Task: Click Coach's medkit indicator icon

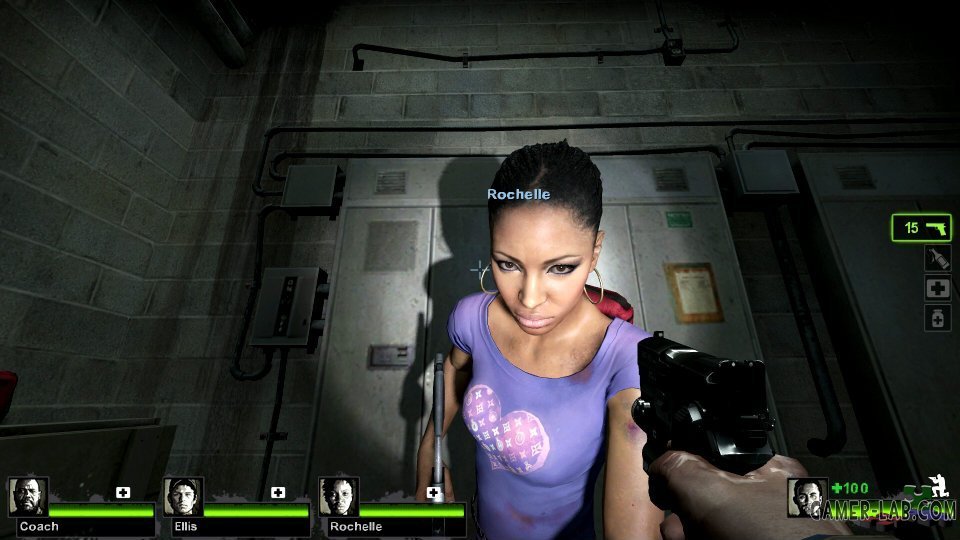Action: click(123, 492)
